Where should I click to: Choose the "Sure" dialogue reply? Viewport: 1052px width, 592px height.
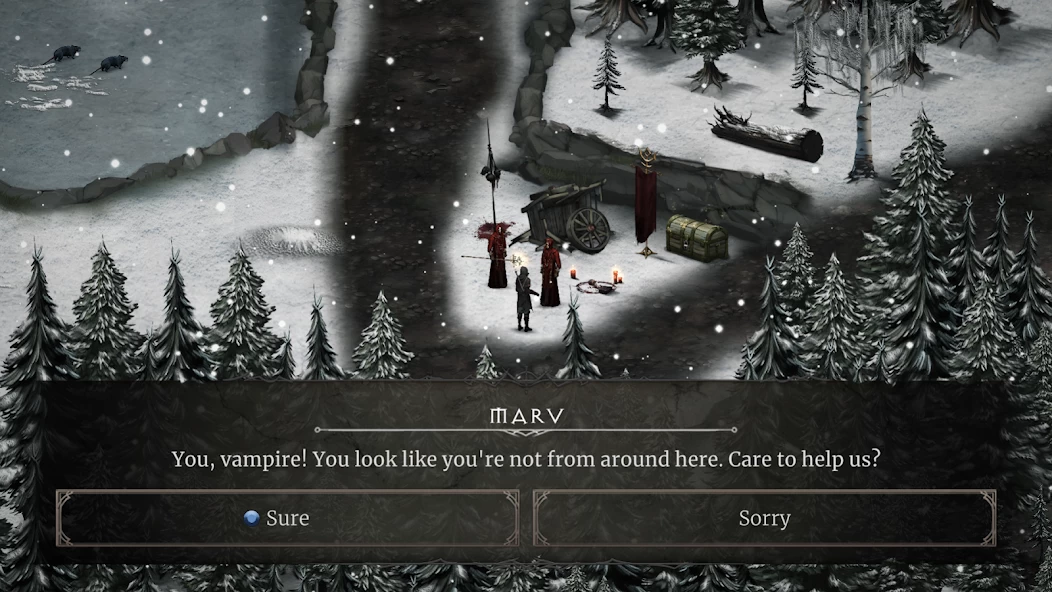coord(287,518)
